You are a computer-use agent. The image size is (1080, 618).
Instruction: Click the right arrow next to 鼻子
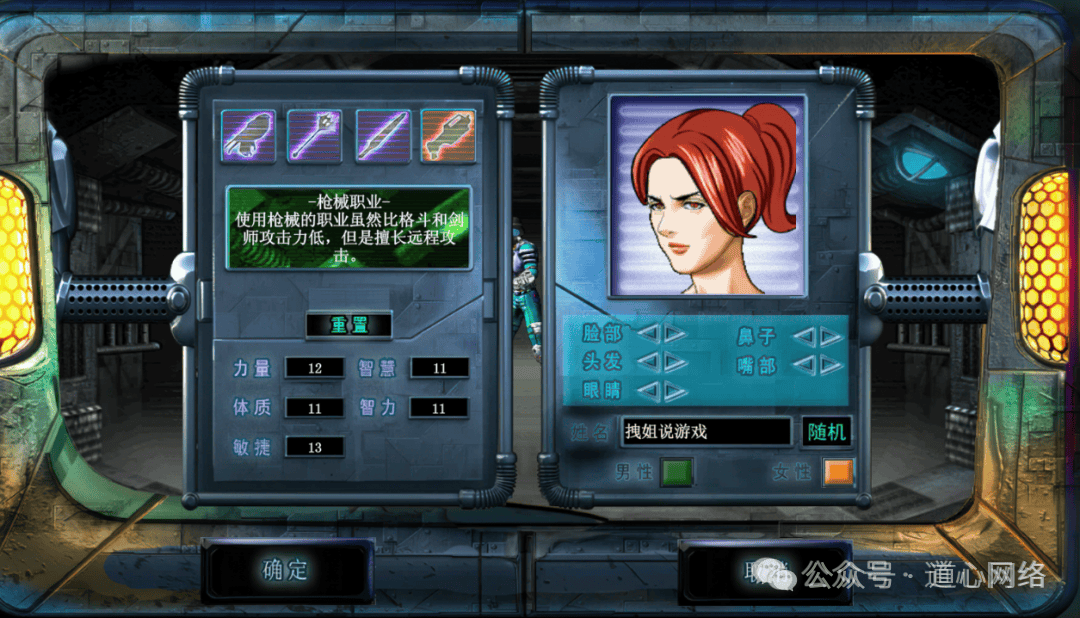pos(831,337)
